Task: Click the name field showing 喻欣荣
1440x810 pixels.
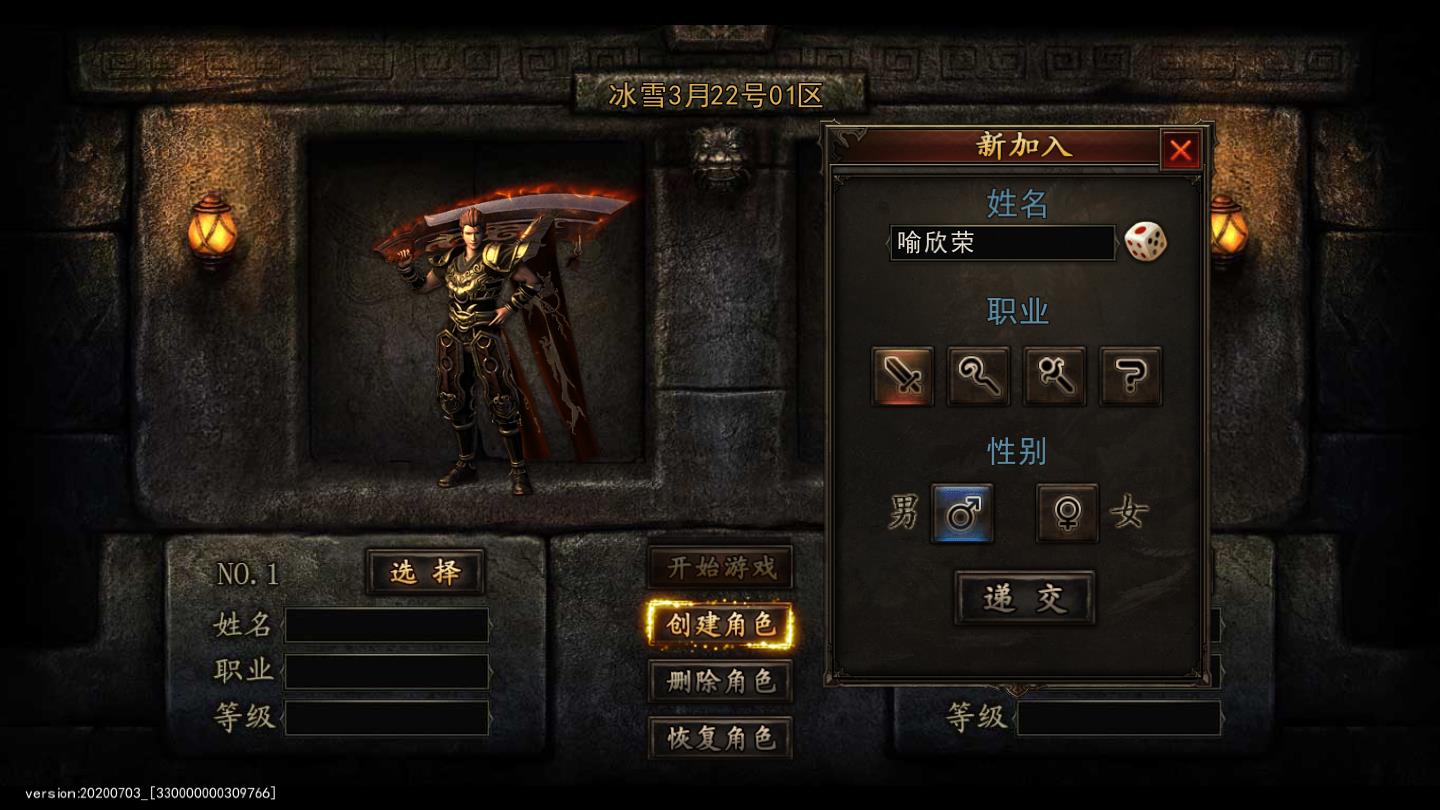Action: pyautogui.click(x=1001, y=243)
